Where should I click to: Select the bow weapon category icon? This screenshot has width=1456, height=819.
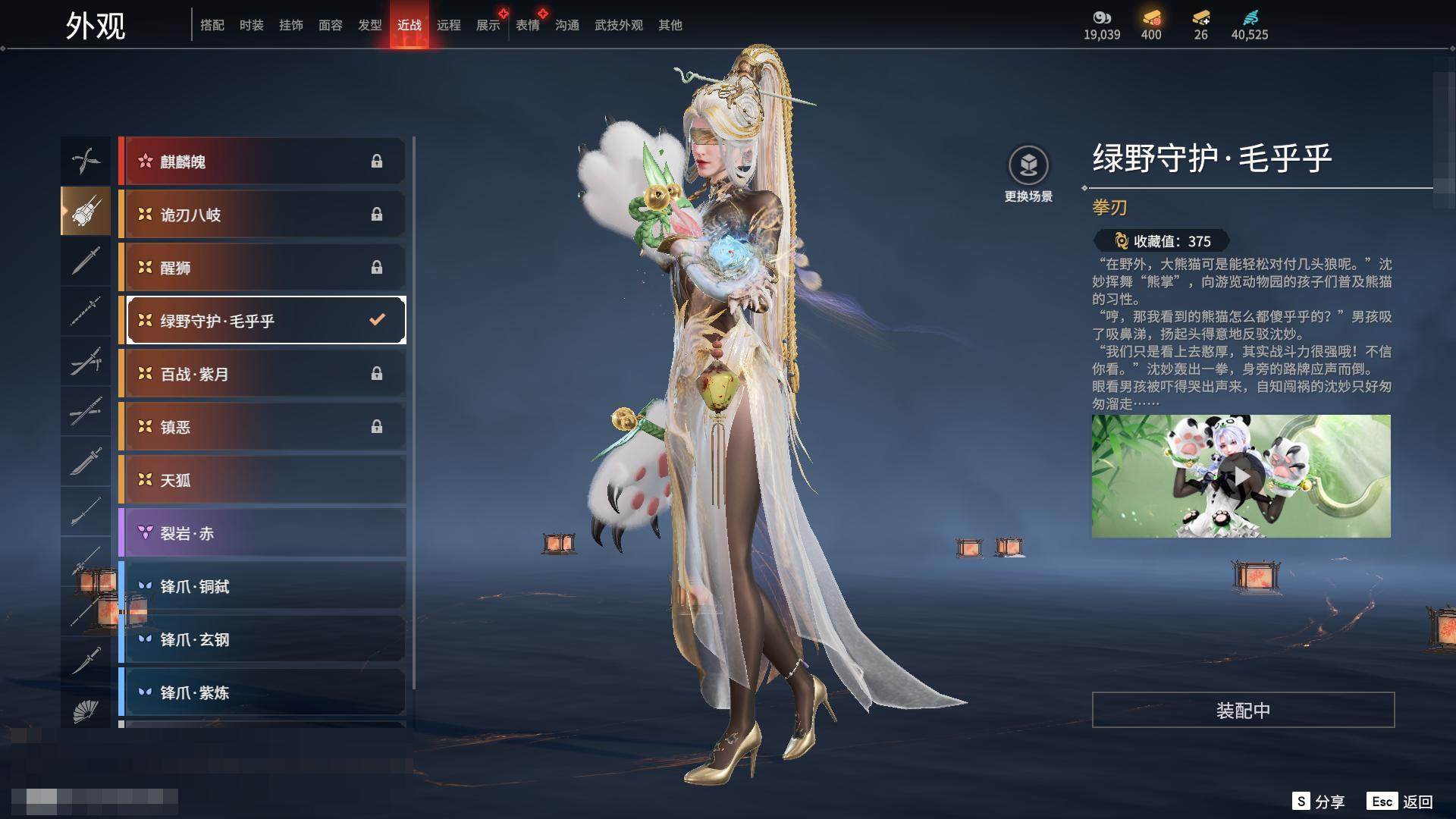86,160
